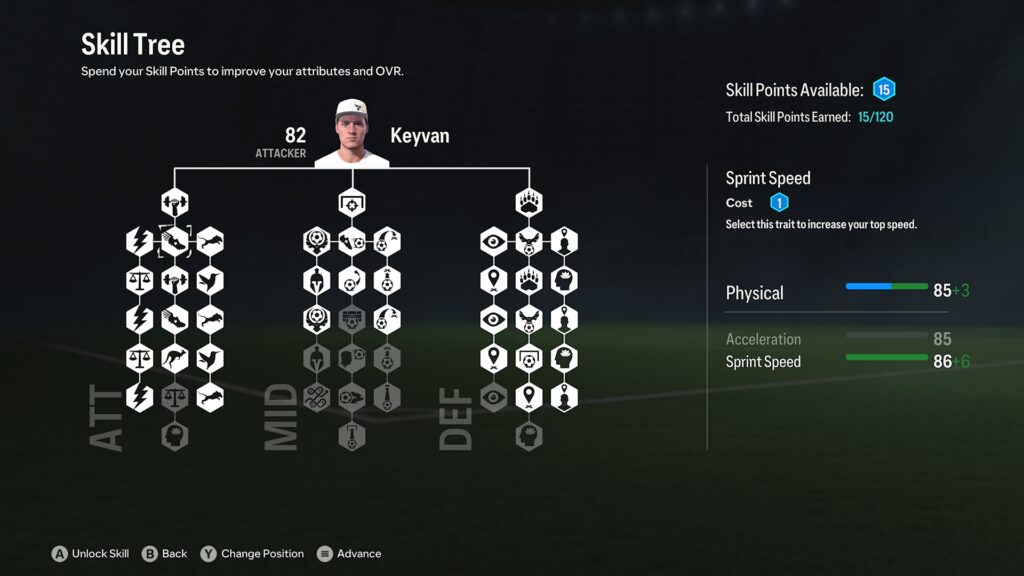Choose the ball with curved arrow node
Viewport: 1024px width, 576px height.
351,280
